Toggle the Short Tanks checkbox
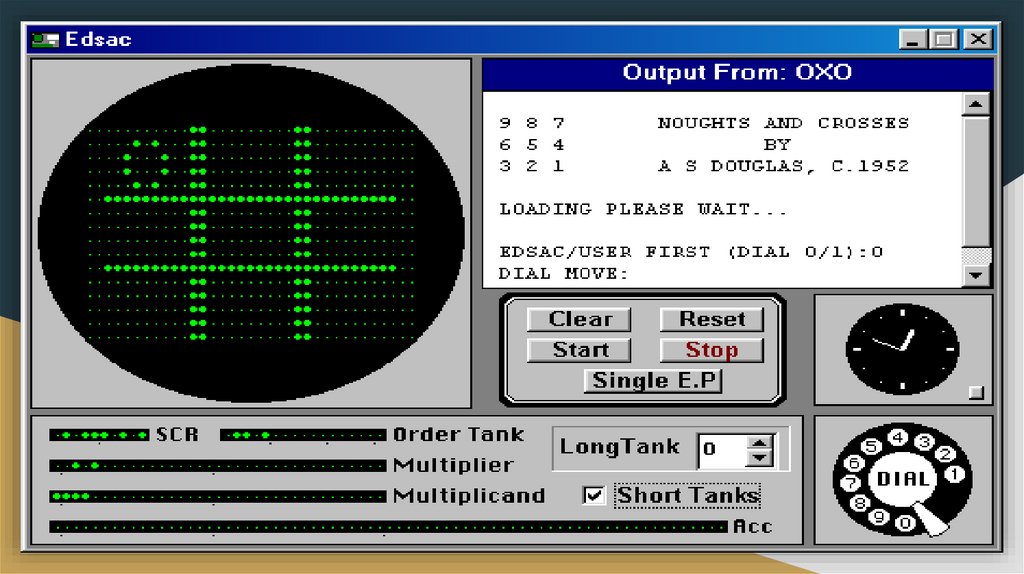This screenshot has width=1024, height=574. [x=594, y=495]
